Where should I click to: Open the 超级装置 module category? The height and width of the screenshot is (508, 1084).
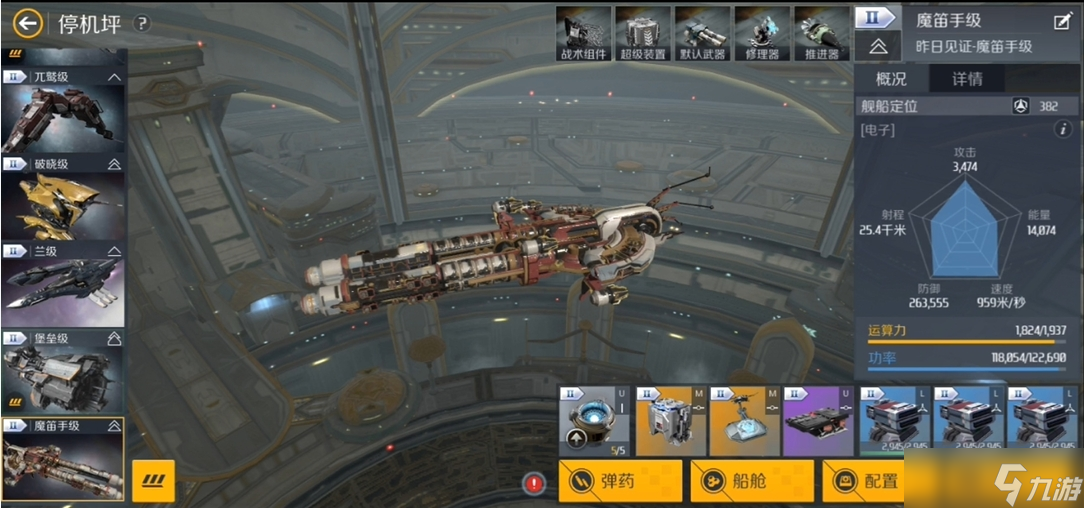tap(642, 32)
